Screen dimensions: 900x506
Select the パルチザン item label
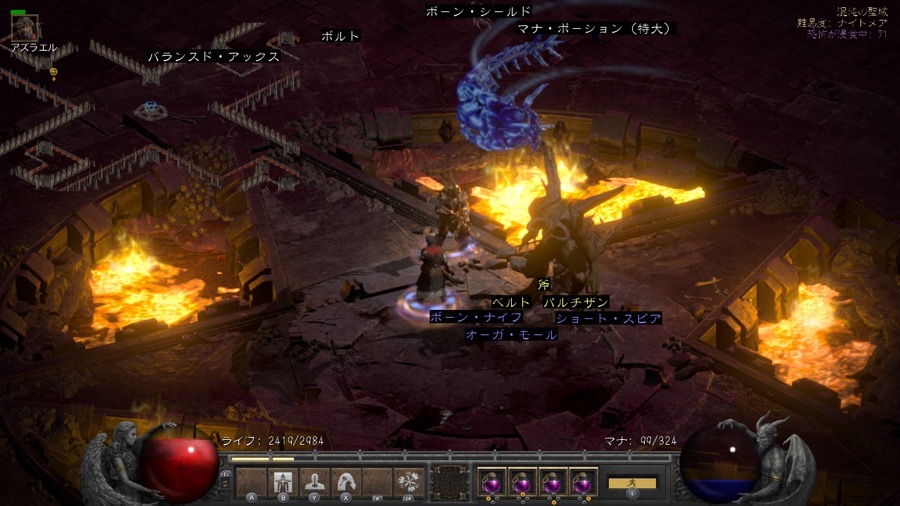pyautogui.click(x=576, y=302)
